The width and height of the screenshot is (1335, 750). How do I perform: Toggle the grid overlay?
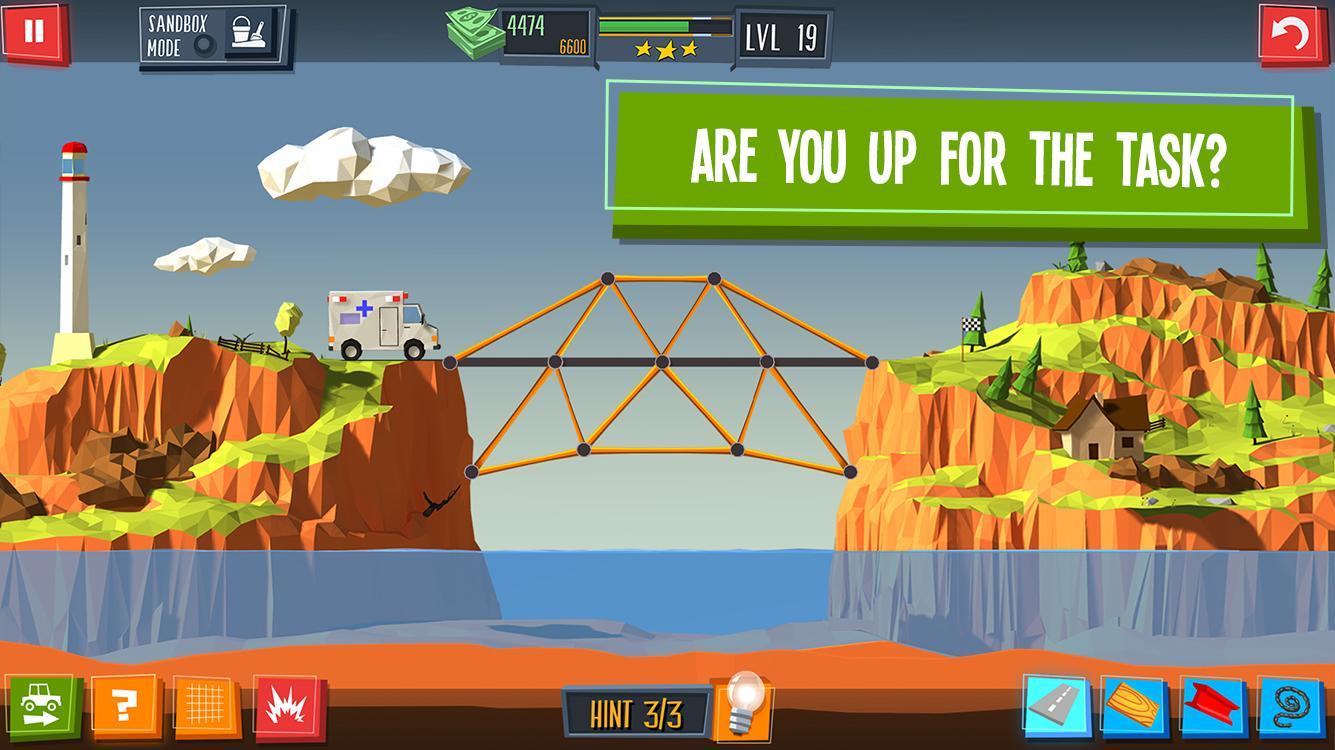click(205, 707)
